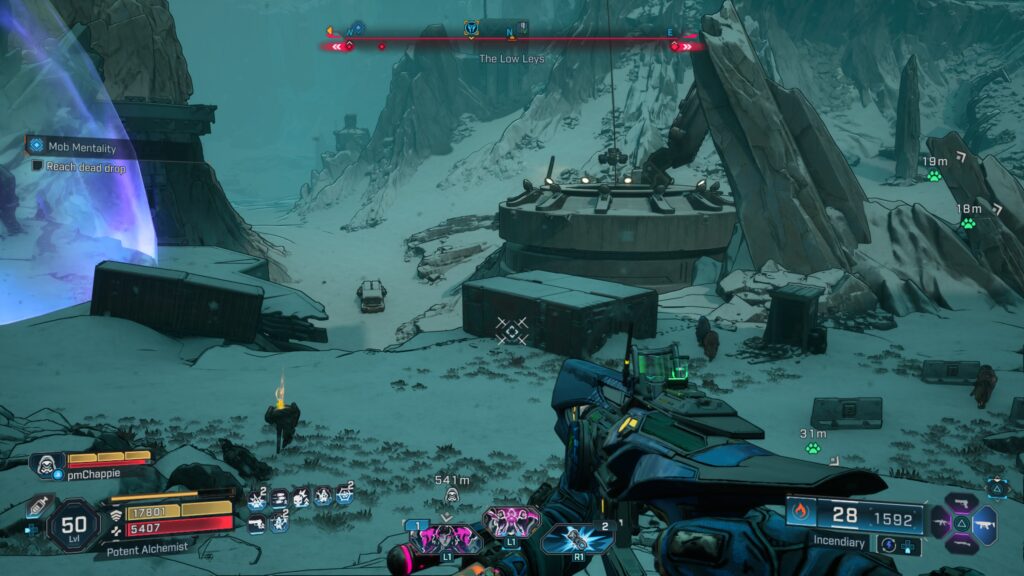This screenshot has height=576, width=1024.
Task: Click the blue diamond marker on compass
Action: click(x=357, y=29)
